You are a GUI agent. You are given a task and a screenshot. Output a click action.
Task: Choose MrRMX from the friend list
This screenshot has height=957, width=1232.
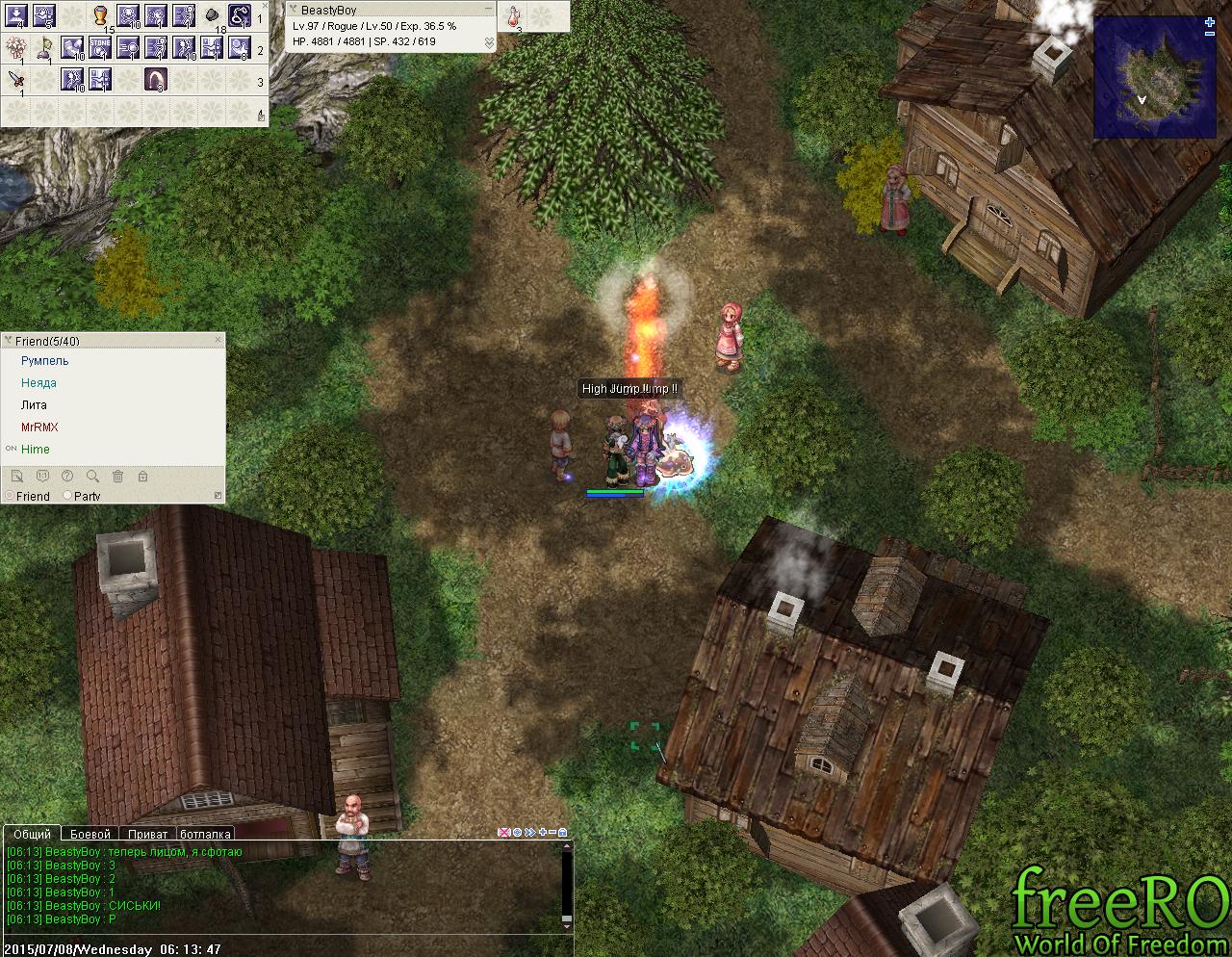click(x=39, y=427)
